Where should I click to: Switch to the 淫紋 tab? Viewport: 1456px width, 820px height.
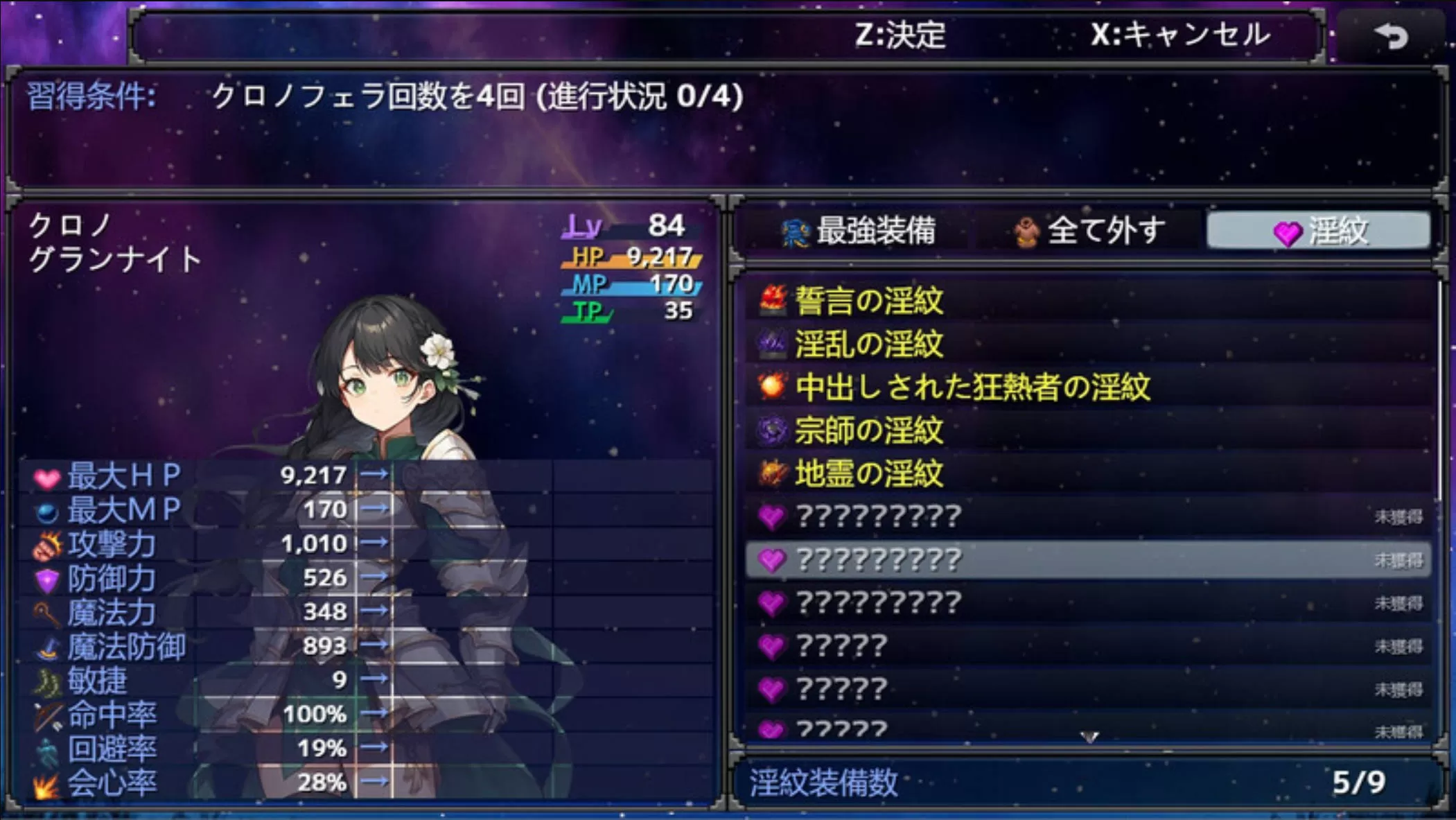[x=1319, y=231]
